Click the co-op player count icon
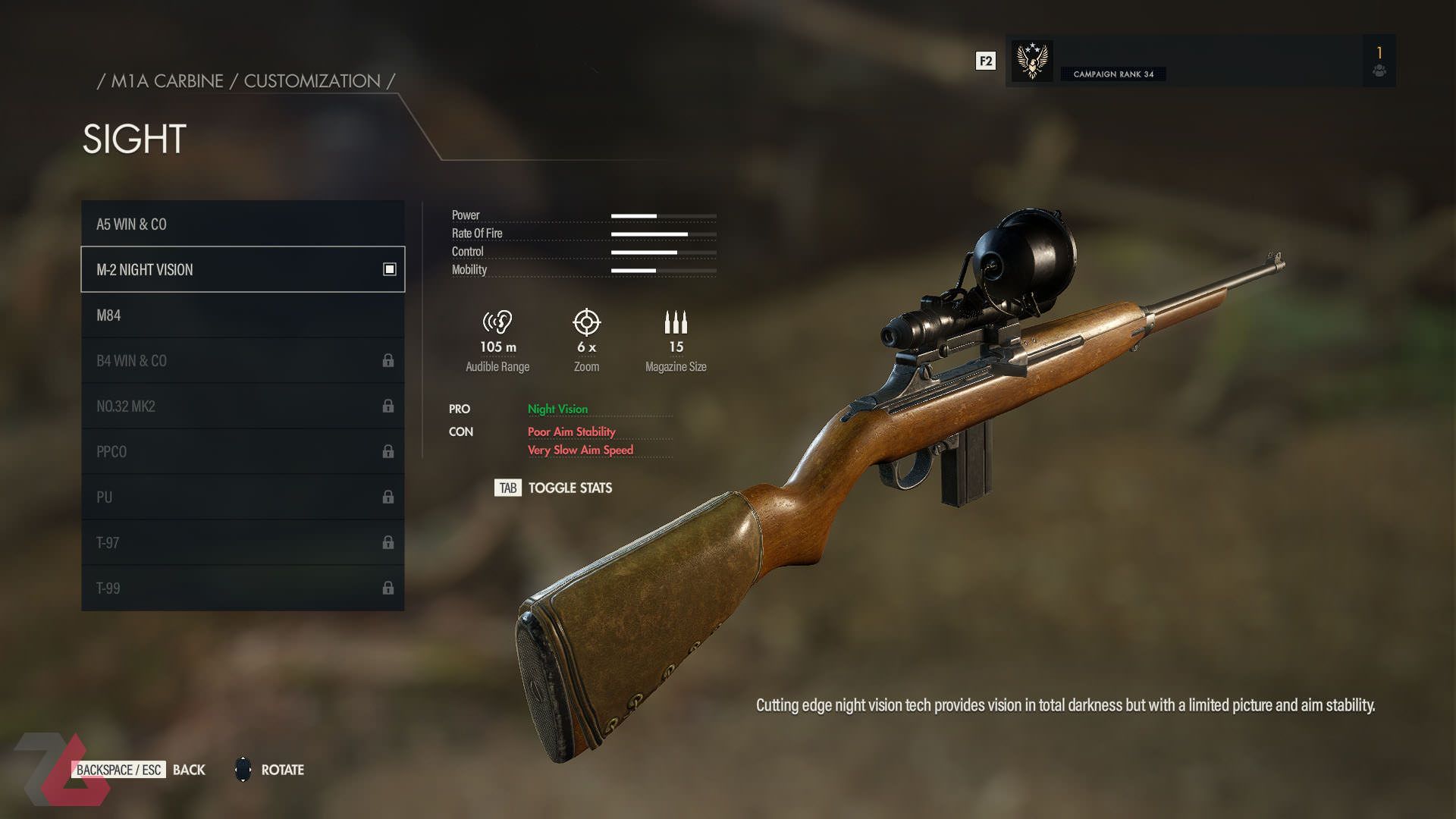Viewport: 1456px width, 819px height. (x=1379, y=70)
